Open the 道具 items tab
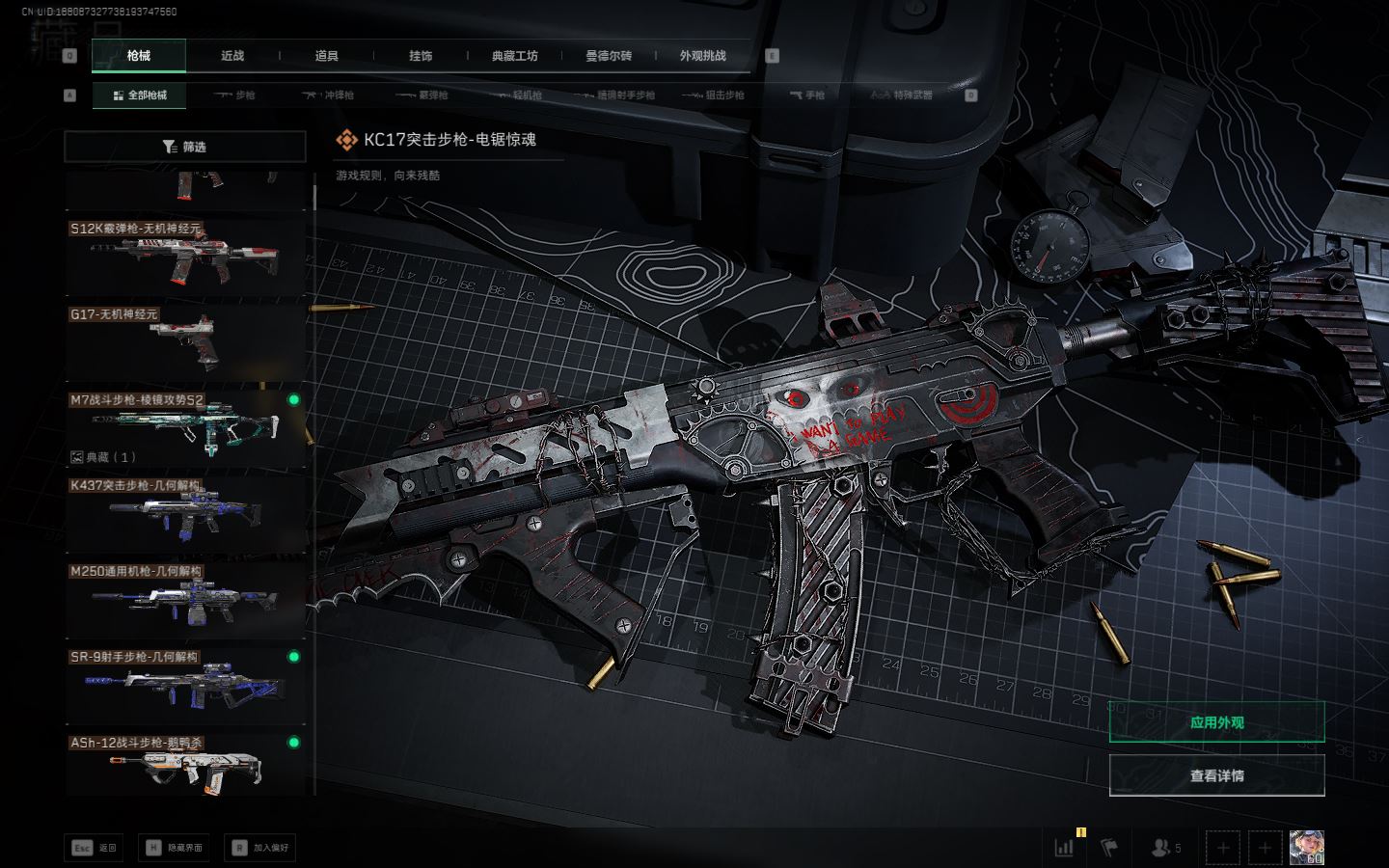 pyautogui.click(x=327, y=56)
